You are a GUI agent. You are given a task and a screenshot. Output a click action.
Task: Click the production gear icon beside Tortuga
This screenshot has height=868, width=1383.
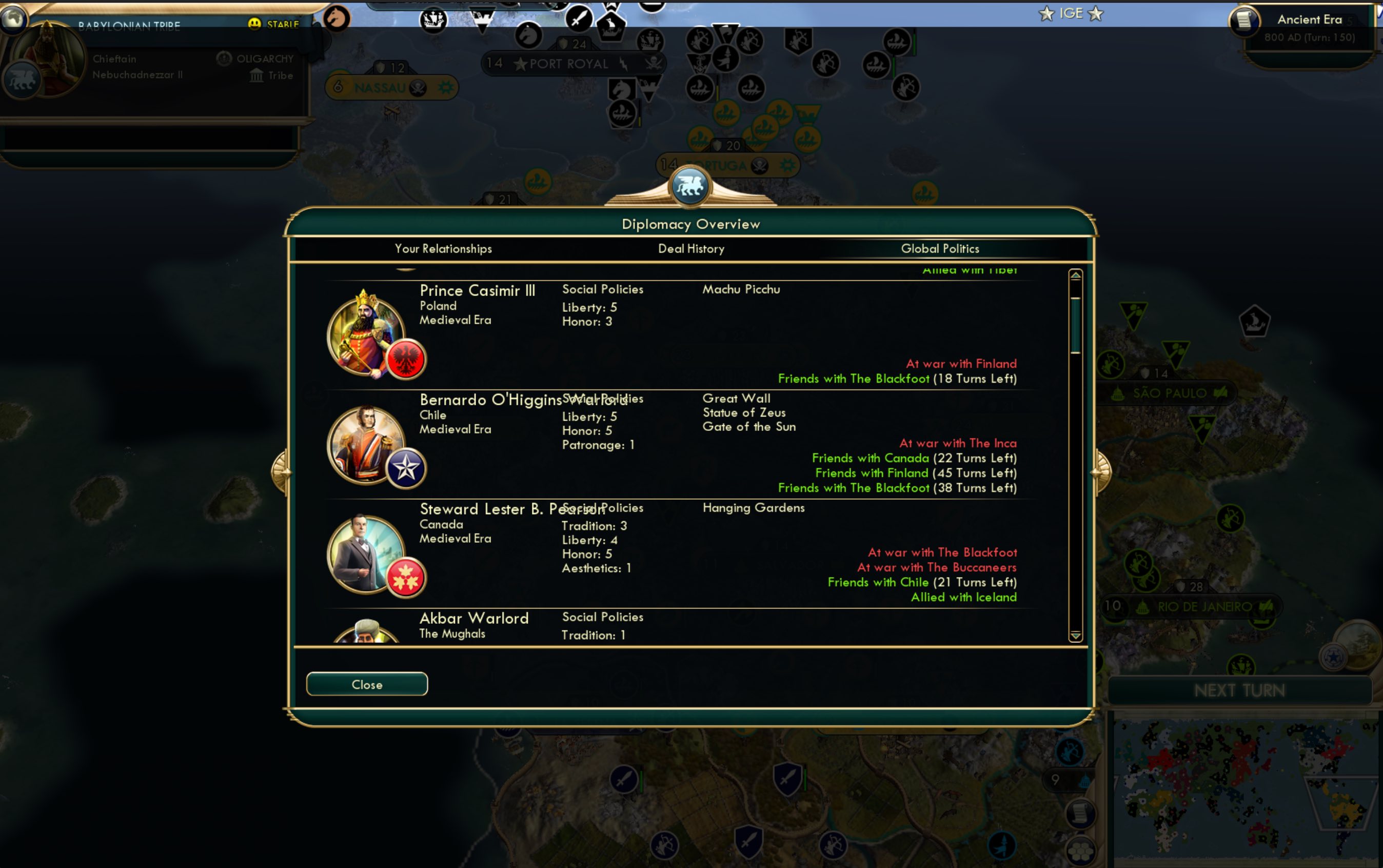coord(788,165)
